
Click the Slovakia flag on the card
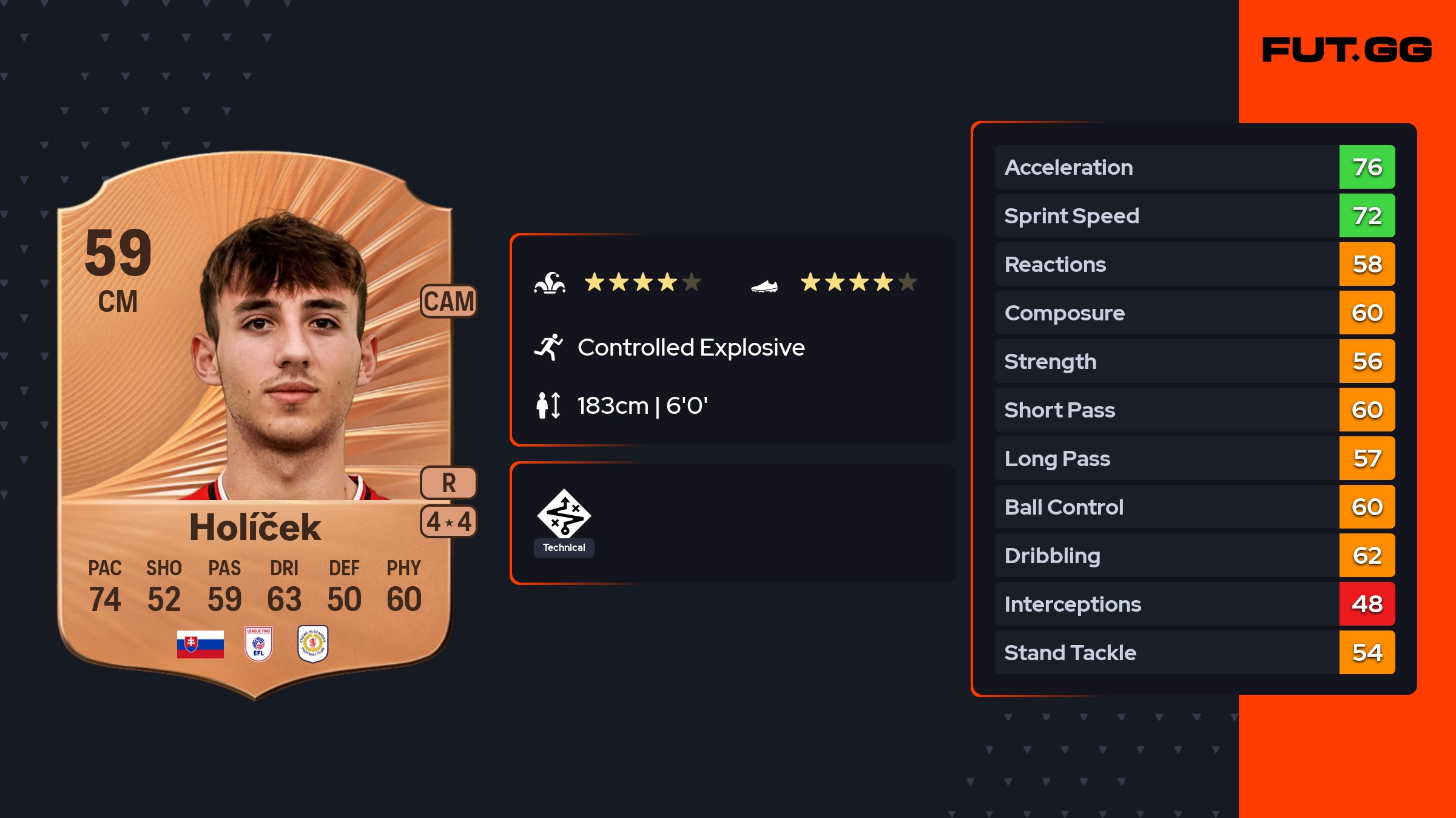pyautogui.click(x=200, y=644)
